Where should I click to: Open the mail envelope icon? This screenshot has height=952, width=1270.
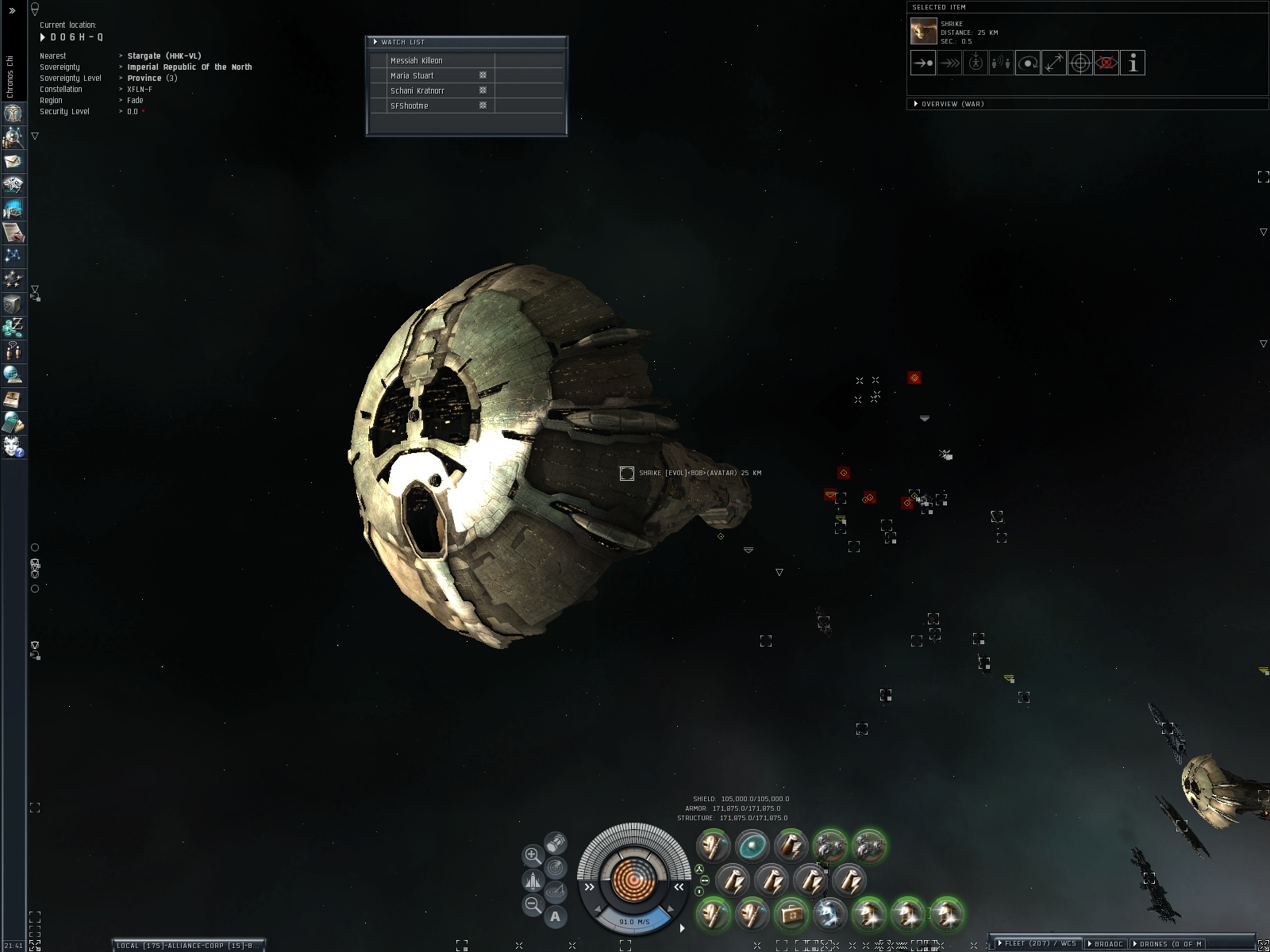point(13,161)
